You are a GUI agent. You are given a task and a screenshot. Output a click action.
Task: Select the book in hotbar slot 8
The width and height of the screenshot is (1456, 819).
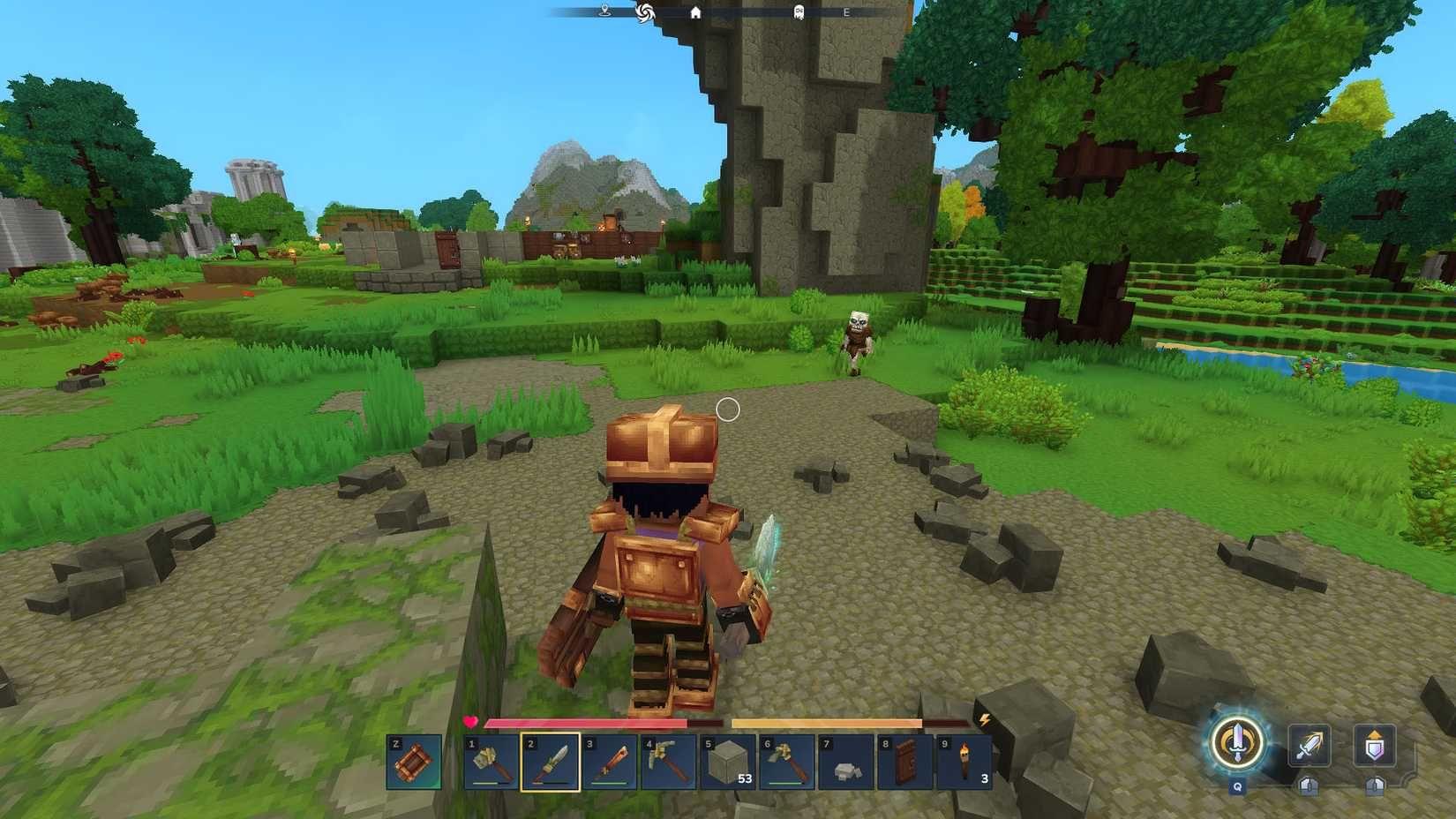coord(903,761)
